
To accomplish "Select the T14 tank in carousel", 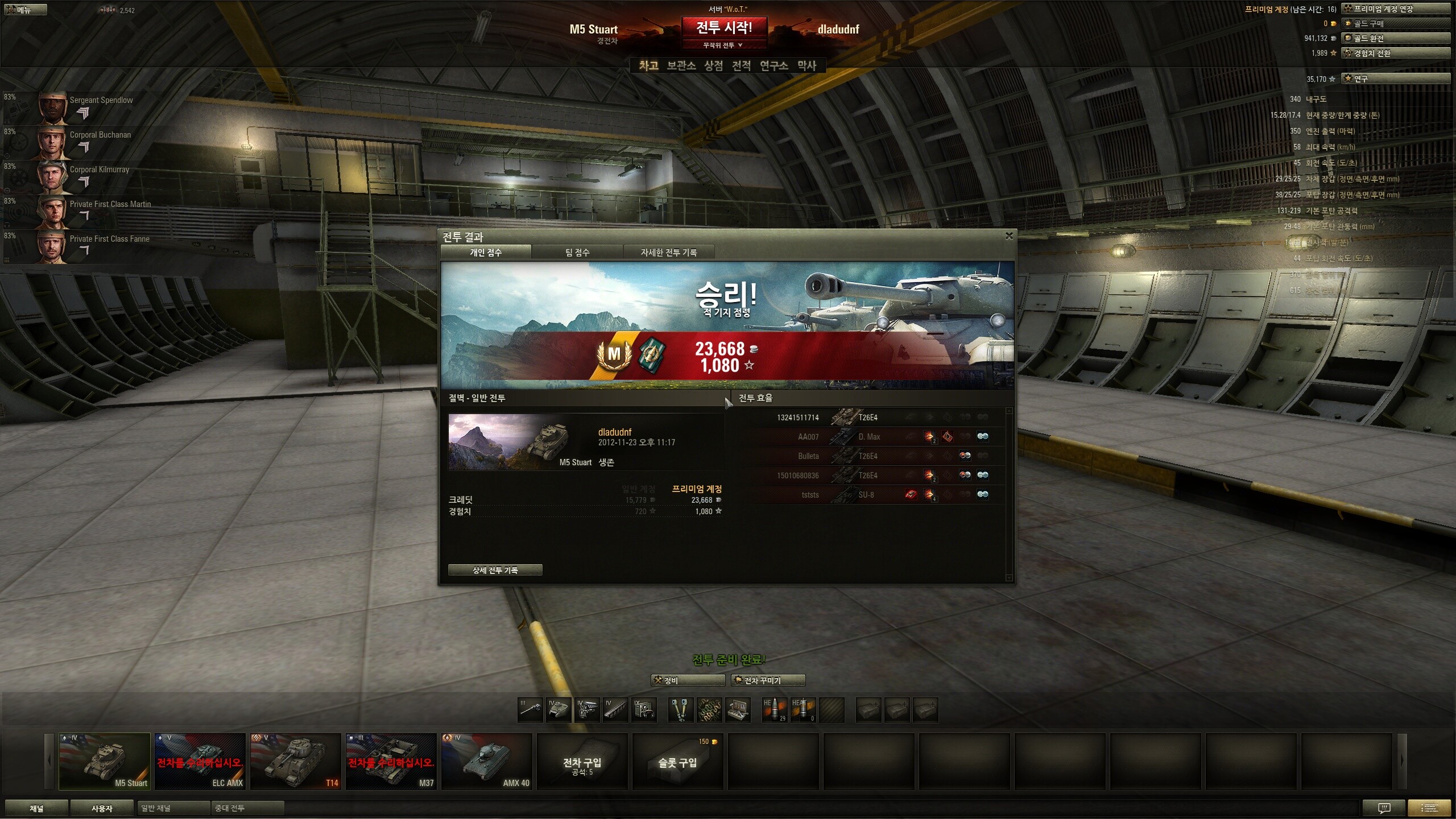I will coord(296,761).
